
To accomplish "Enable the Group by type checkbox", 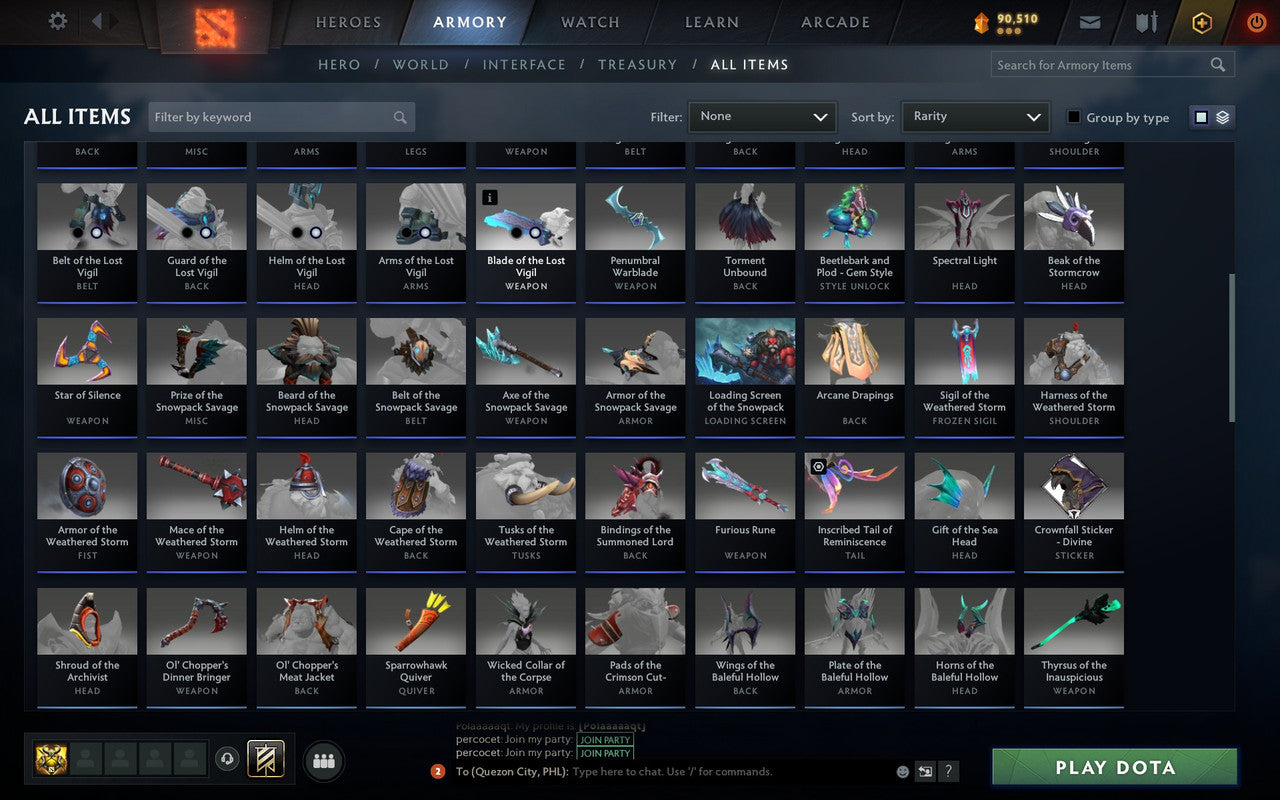I will (1074, 117).
